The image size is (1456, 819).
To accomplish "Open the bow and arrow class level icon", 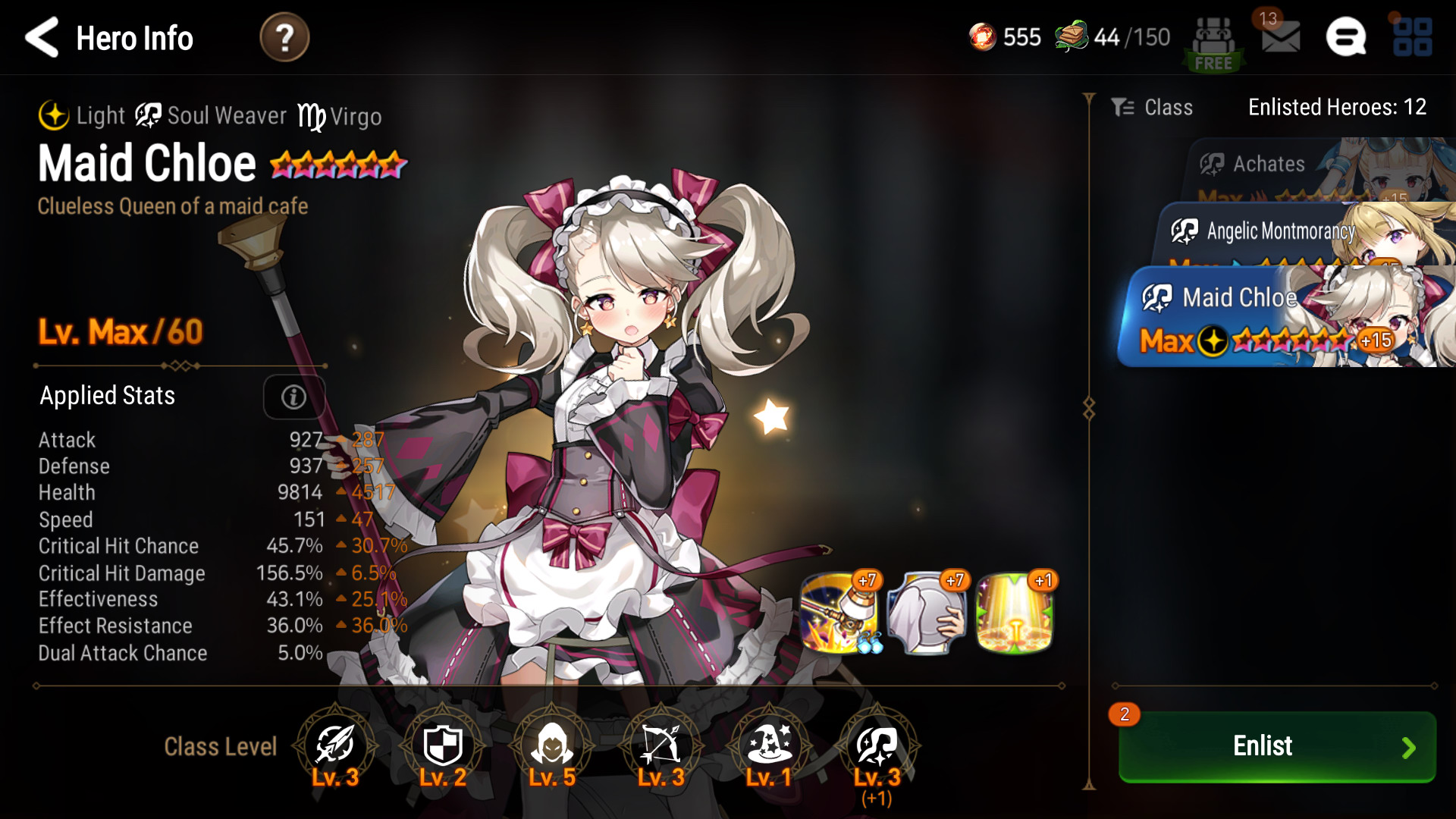I will [x=661, y=746].
